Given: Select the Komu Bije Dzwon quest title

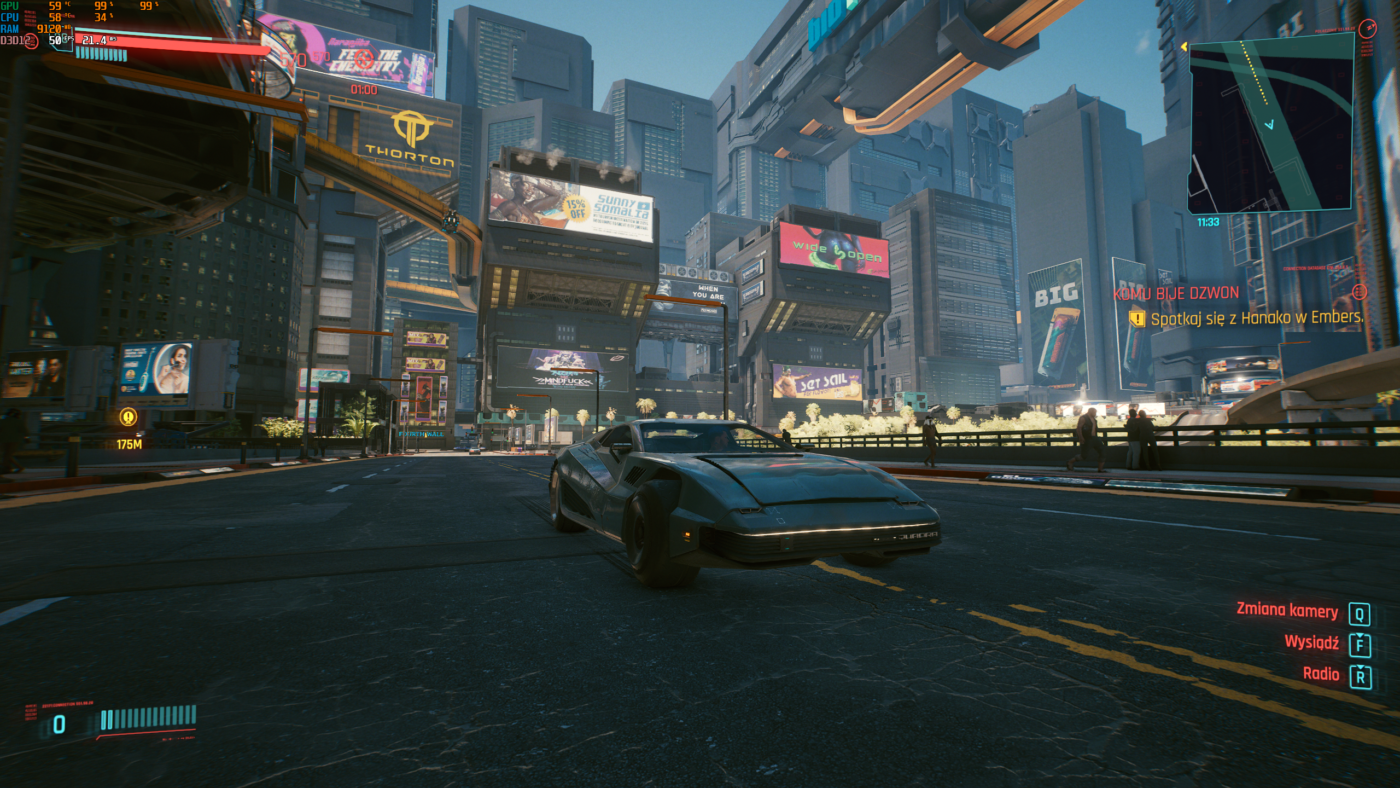Looking at the screenshot, I should [1176, 293].
